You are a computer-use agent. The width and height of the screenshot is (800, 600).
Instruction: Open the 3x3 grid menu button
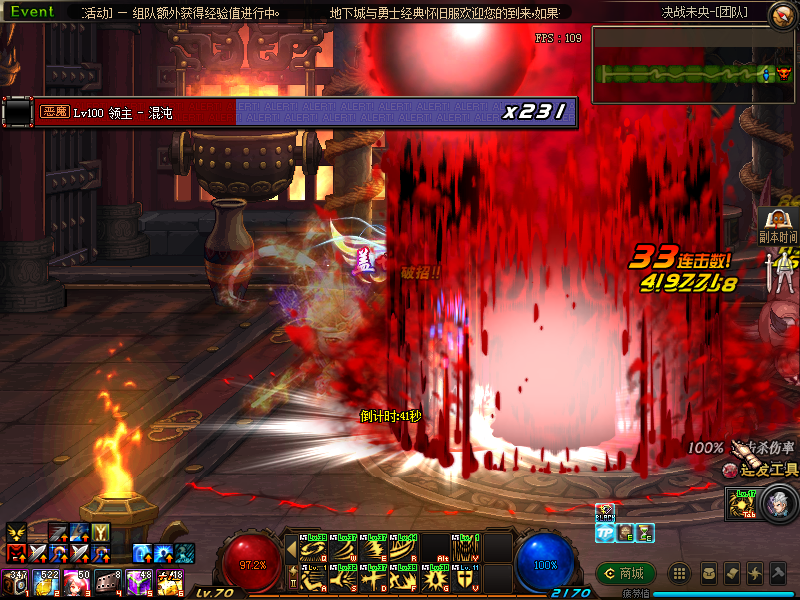click(x=679, y=573)
